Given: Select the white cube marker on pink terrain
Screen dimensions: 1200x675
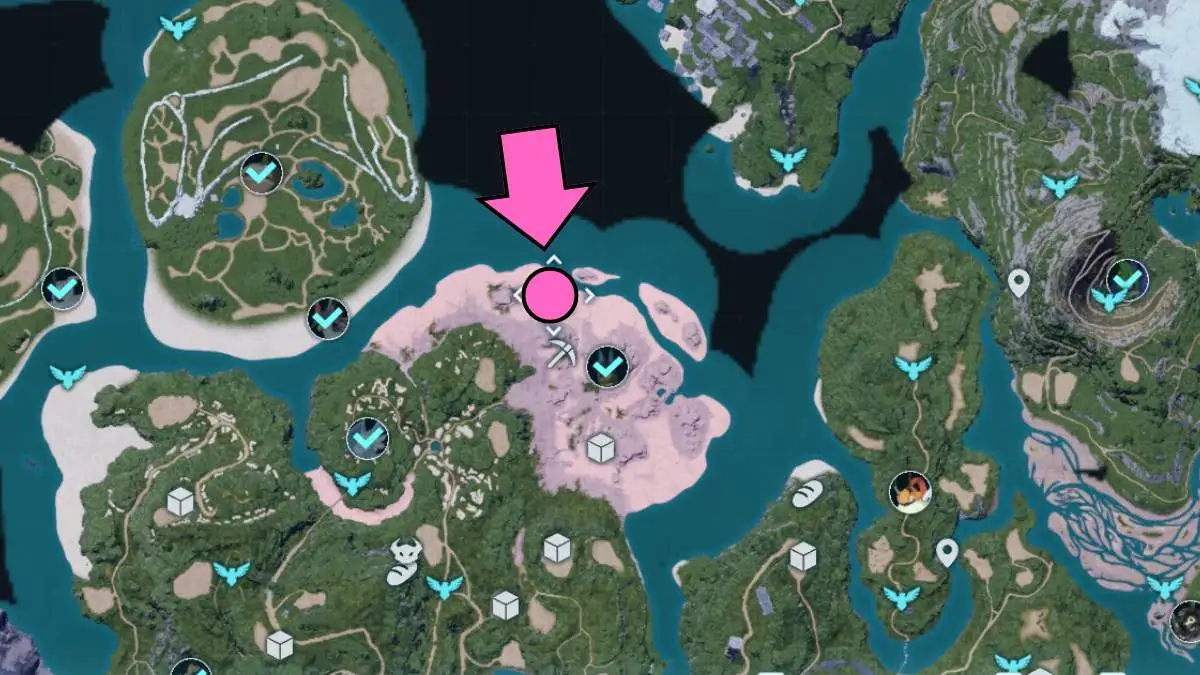Looking at the screenshot, I should coord(601,448).
